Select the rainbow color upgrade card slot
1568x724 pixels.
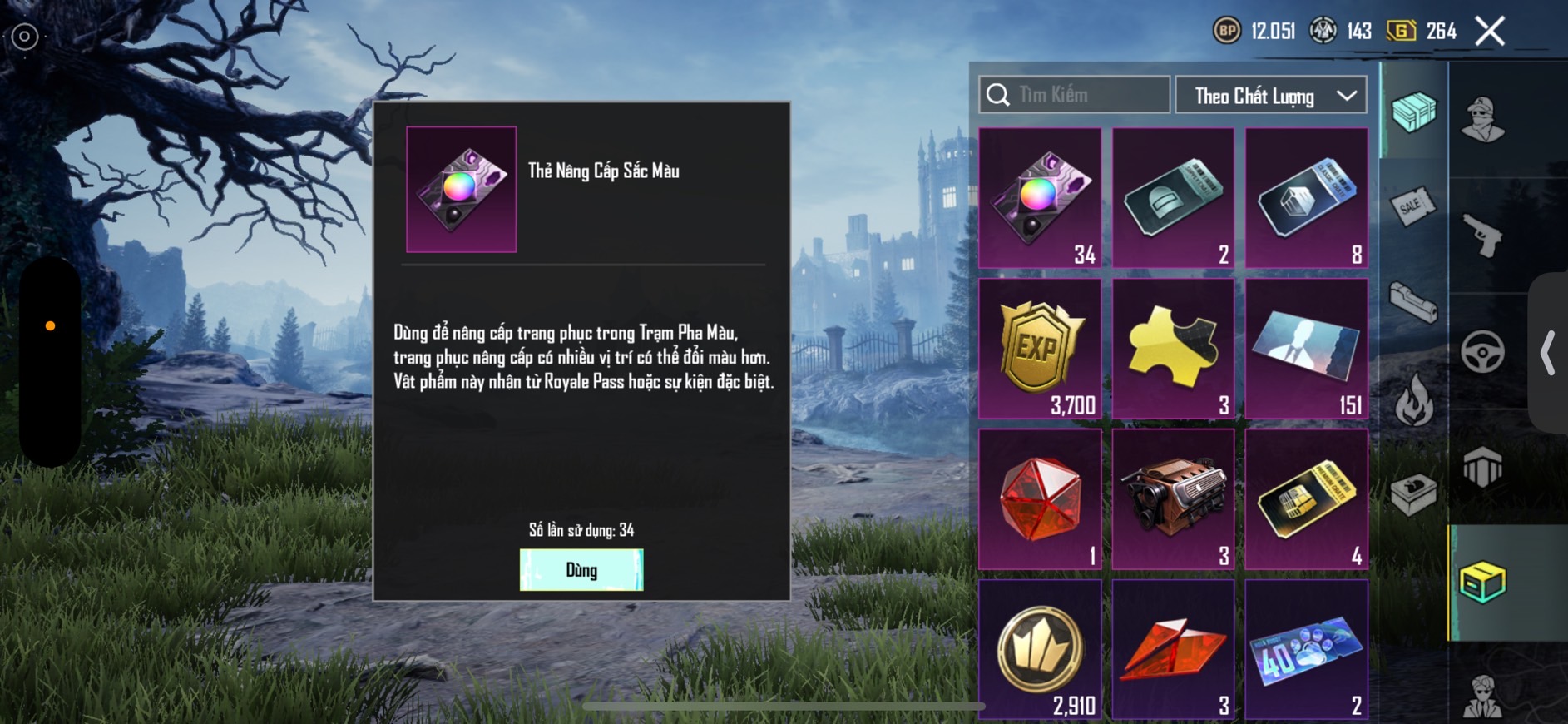1040,198
